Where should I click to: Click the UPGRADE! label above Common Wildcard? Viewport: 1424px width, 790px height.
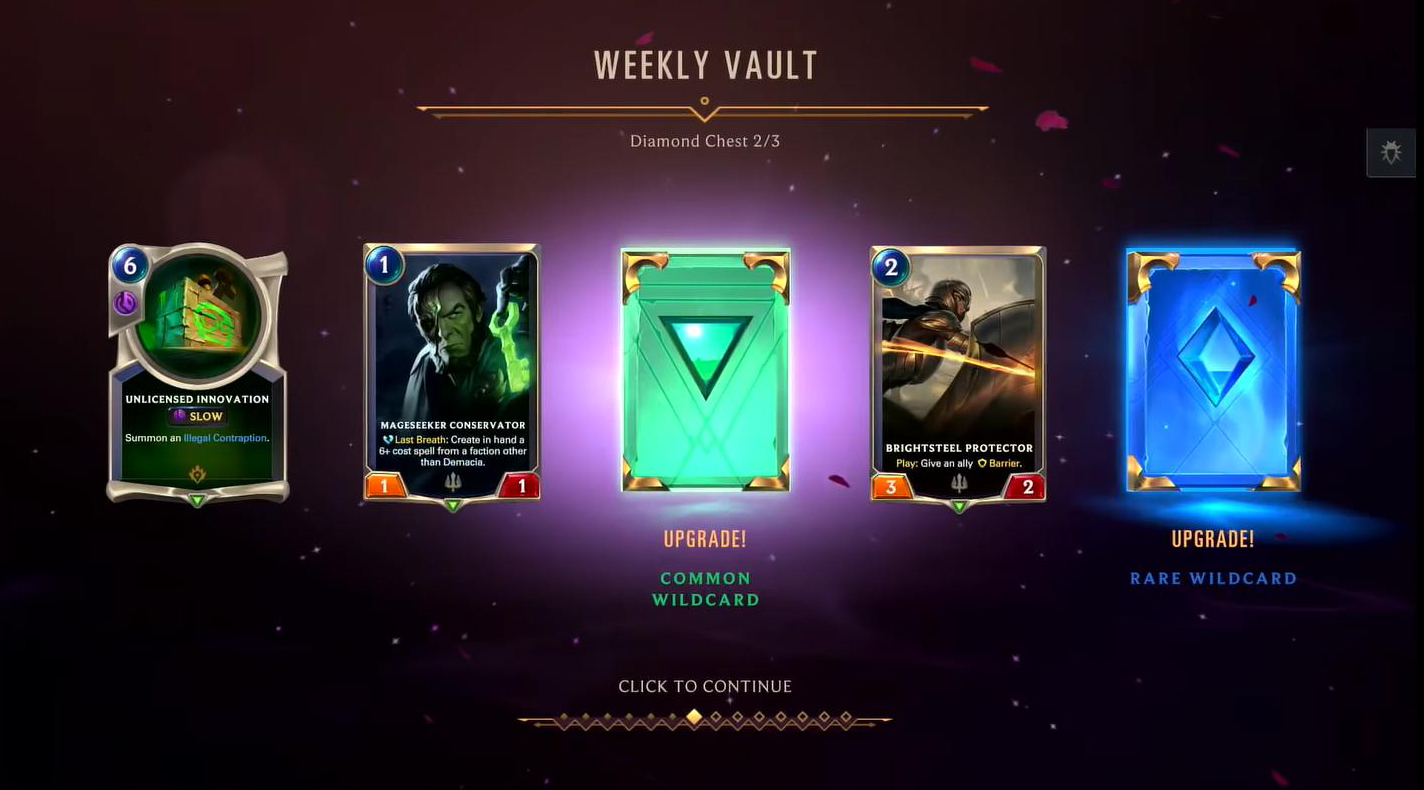(705, 539)
